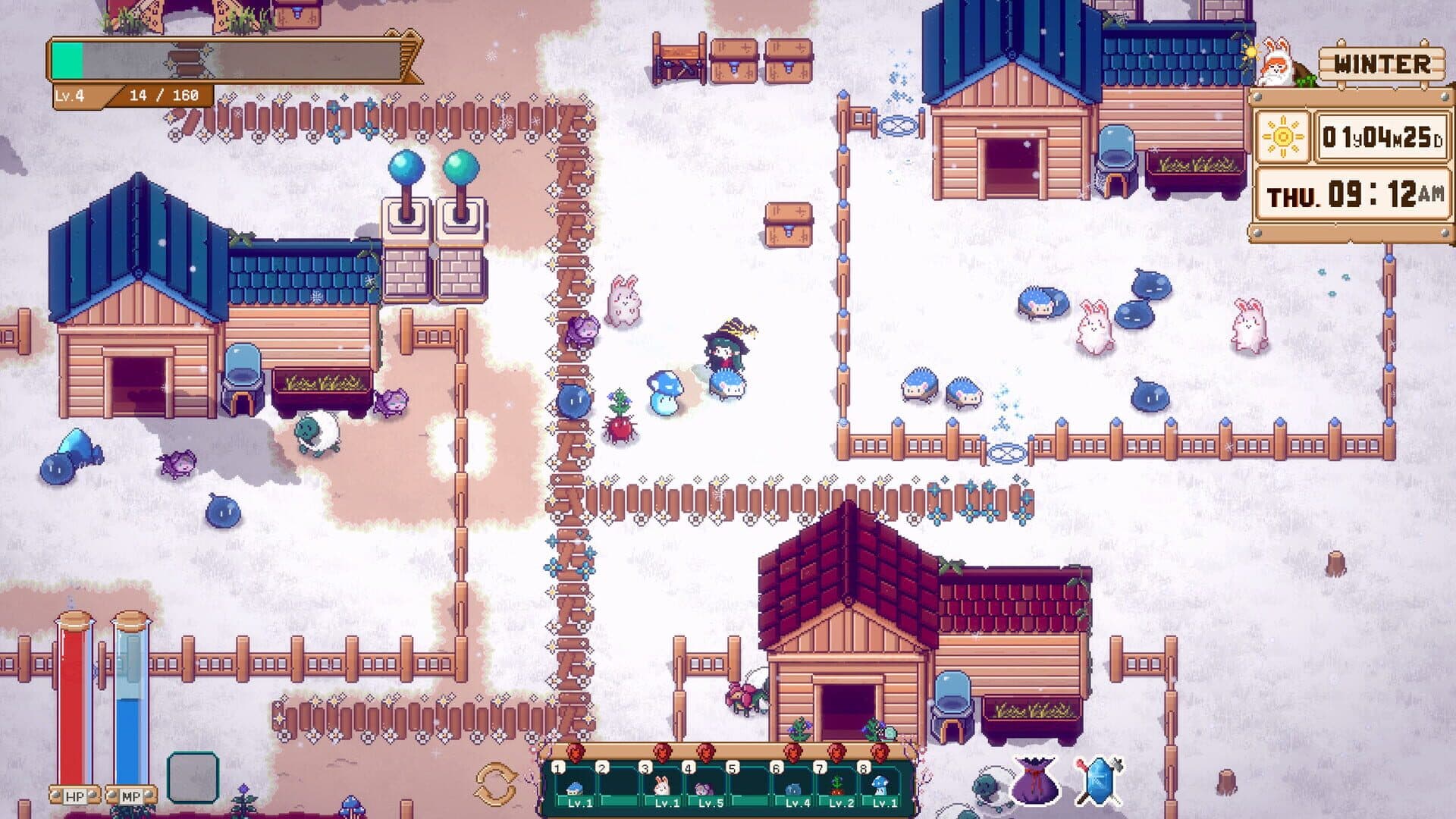Select the Lv.1 rabbit in hotbar slot 3
The height and width of the screenshot is (819, 1456).
click(x=660, y=789)
